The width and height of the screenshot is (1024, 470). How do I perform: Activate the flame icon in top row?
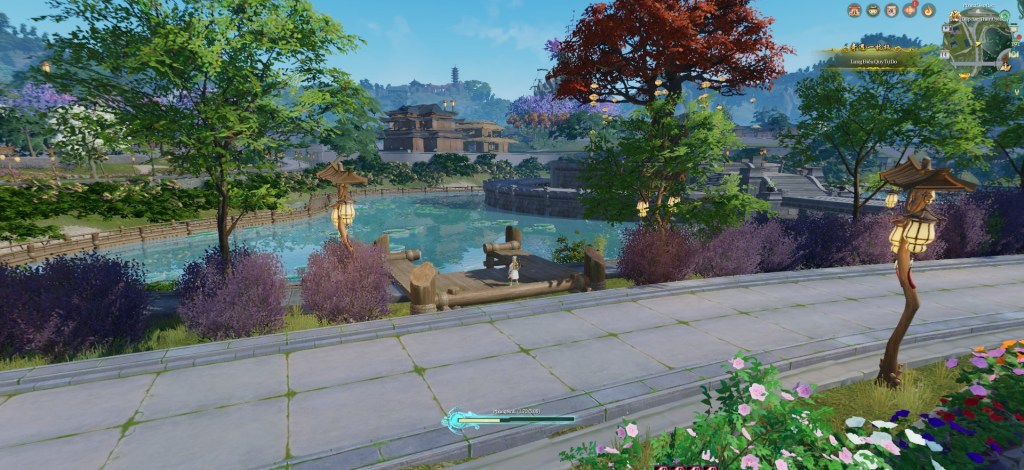point(928,10)
